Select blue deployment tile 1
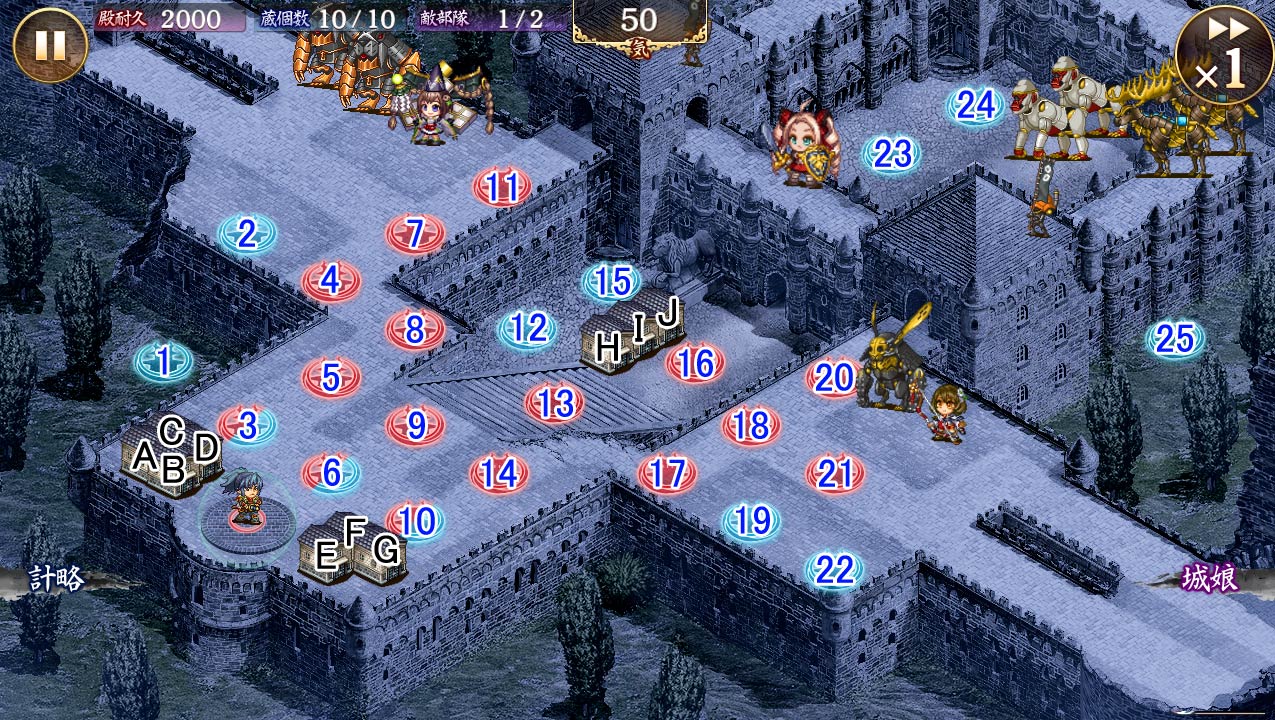 pyautogui.click(x=164, y=362)
